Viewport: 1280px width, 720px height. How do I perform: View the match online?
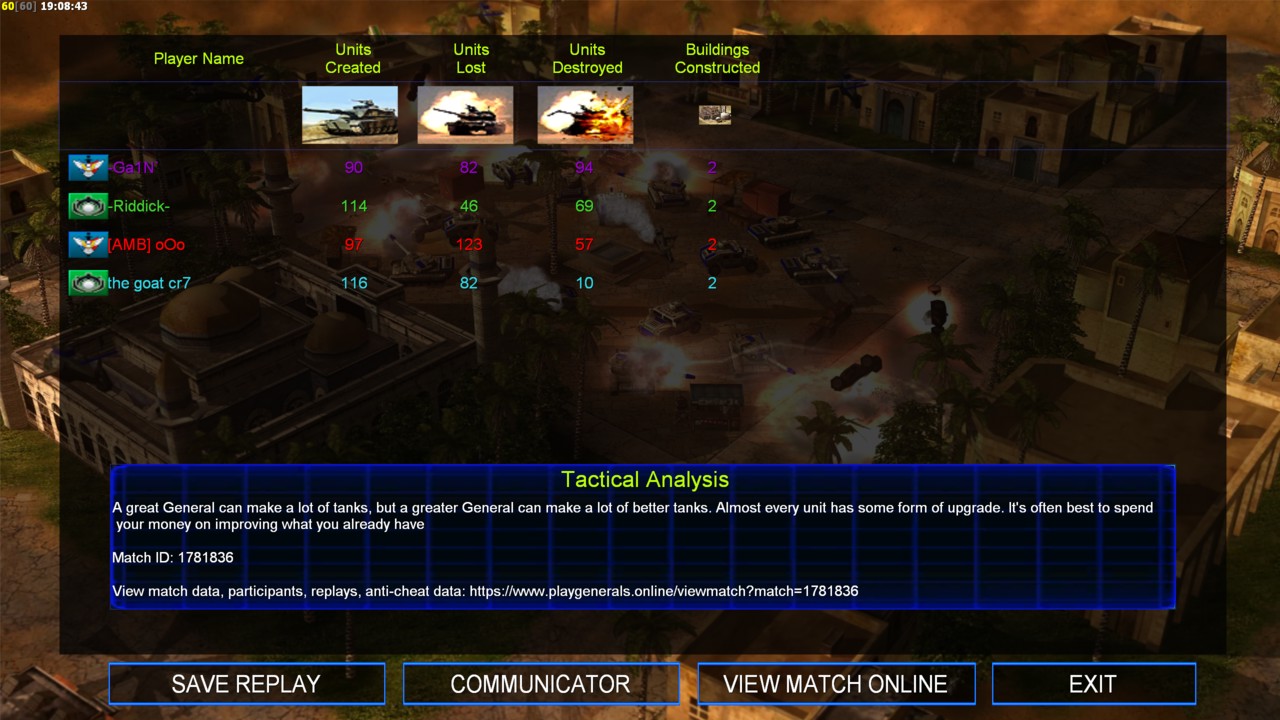point(835,684)
